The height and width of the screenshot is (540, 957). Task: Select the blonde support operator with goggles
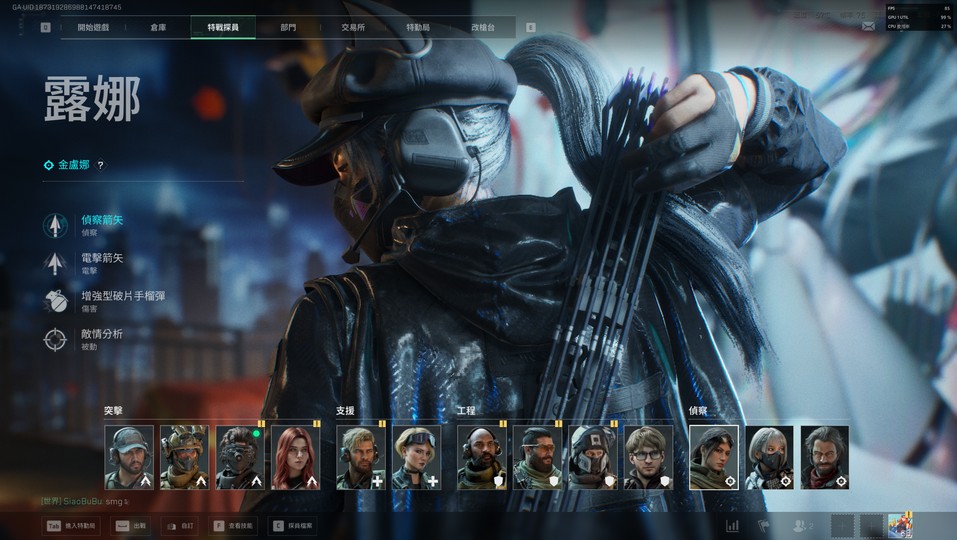pos(416,457)
